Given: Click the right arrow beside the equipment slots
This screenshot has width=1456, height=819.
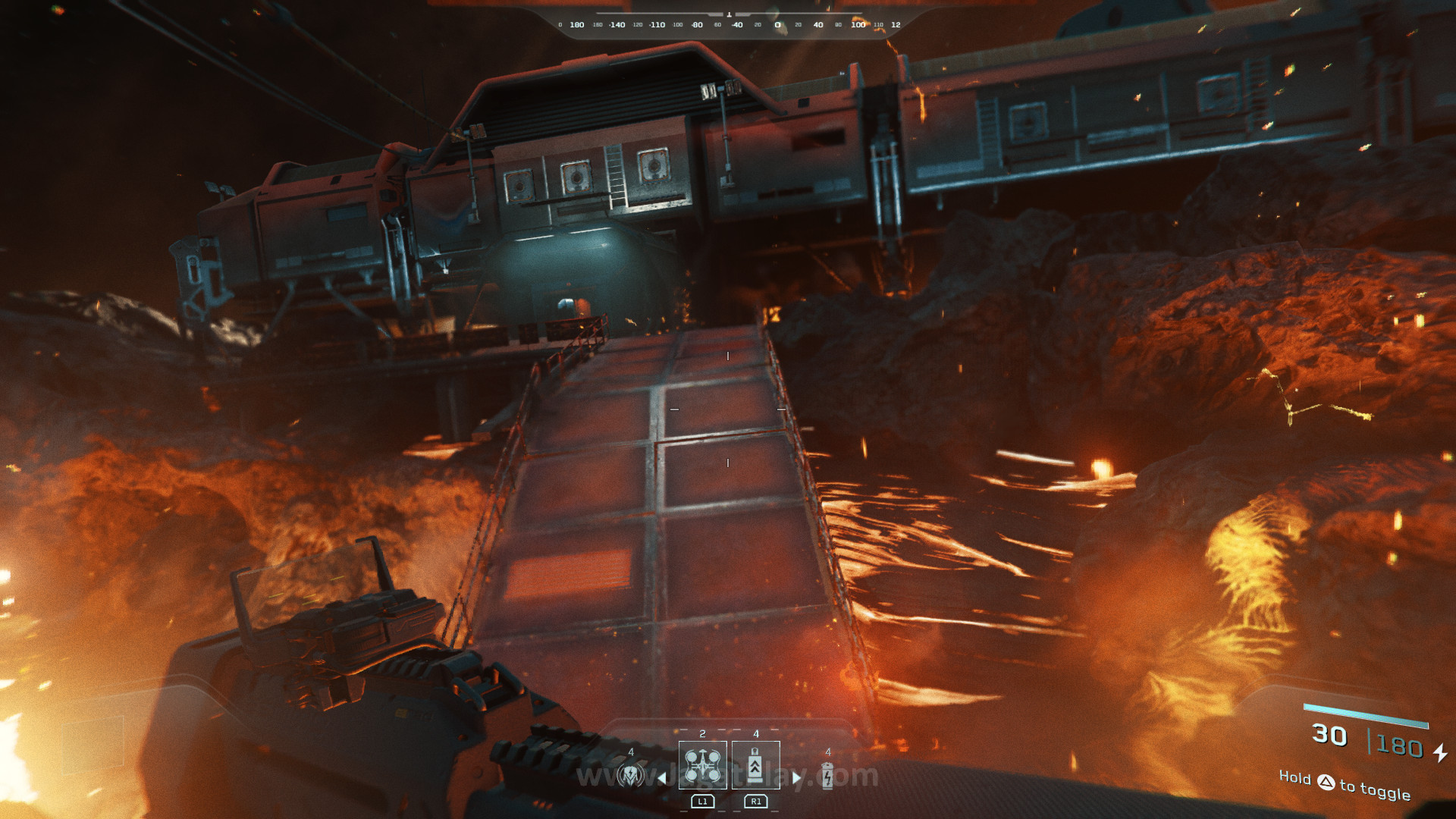Looking at the screenshot, I should click(796, 777).
